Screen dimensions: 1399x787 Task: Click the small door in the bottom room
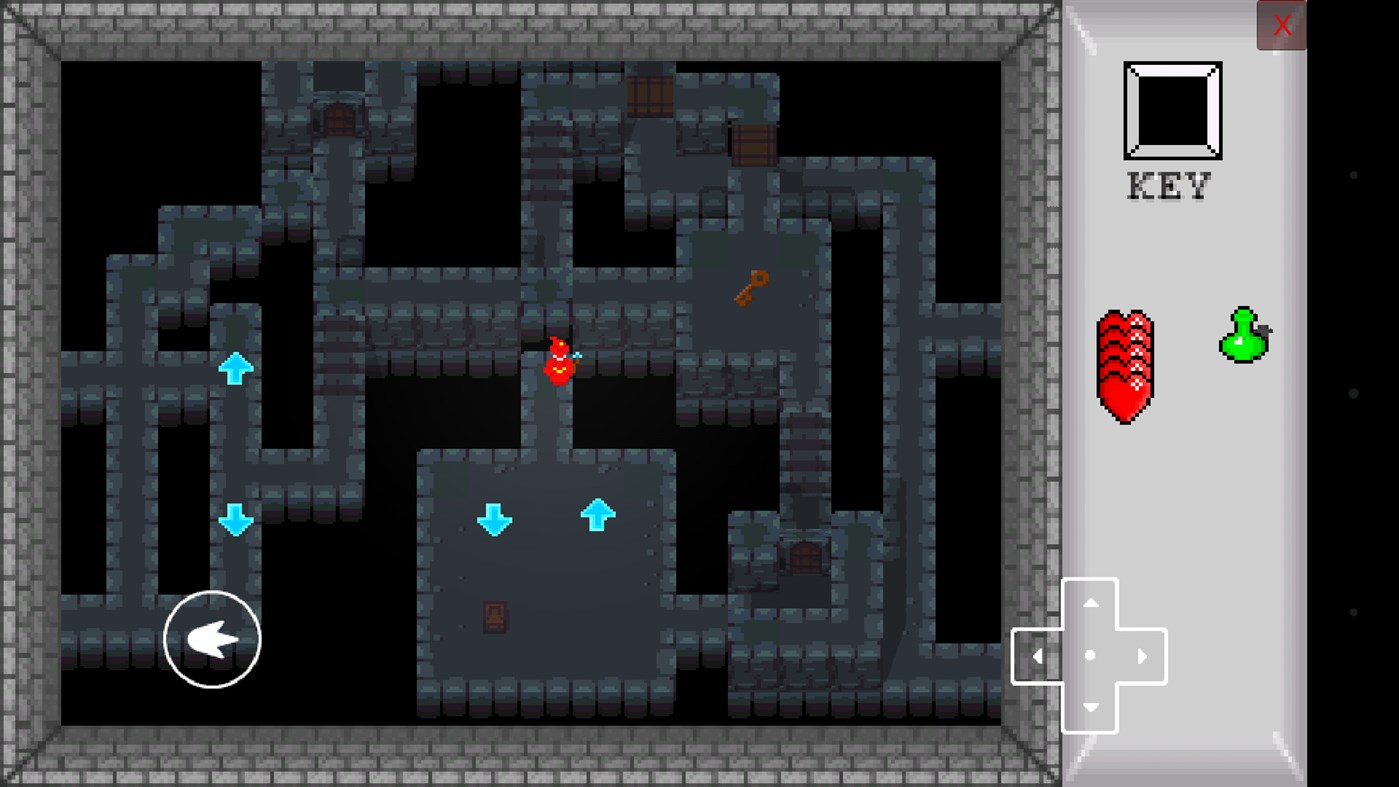495,617
